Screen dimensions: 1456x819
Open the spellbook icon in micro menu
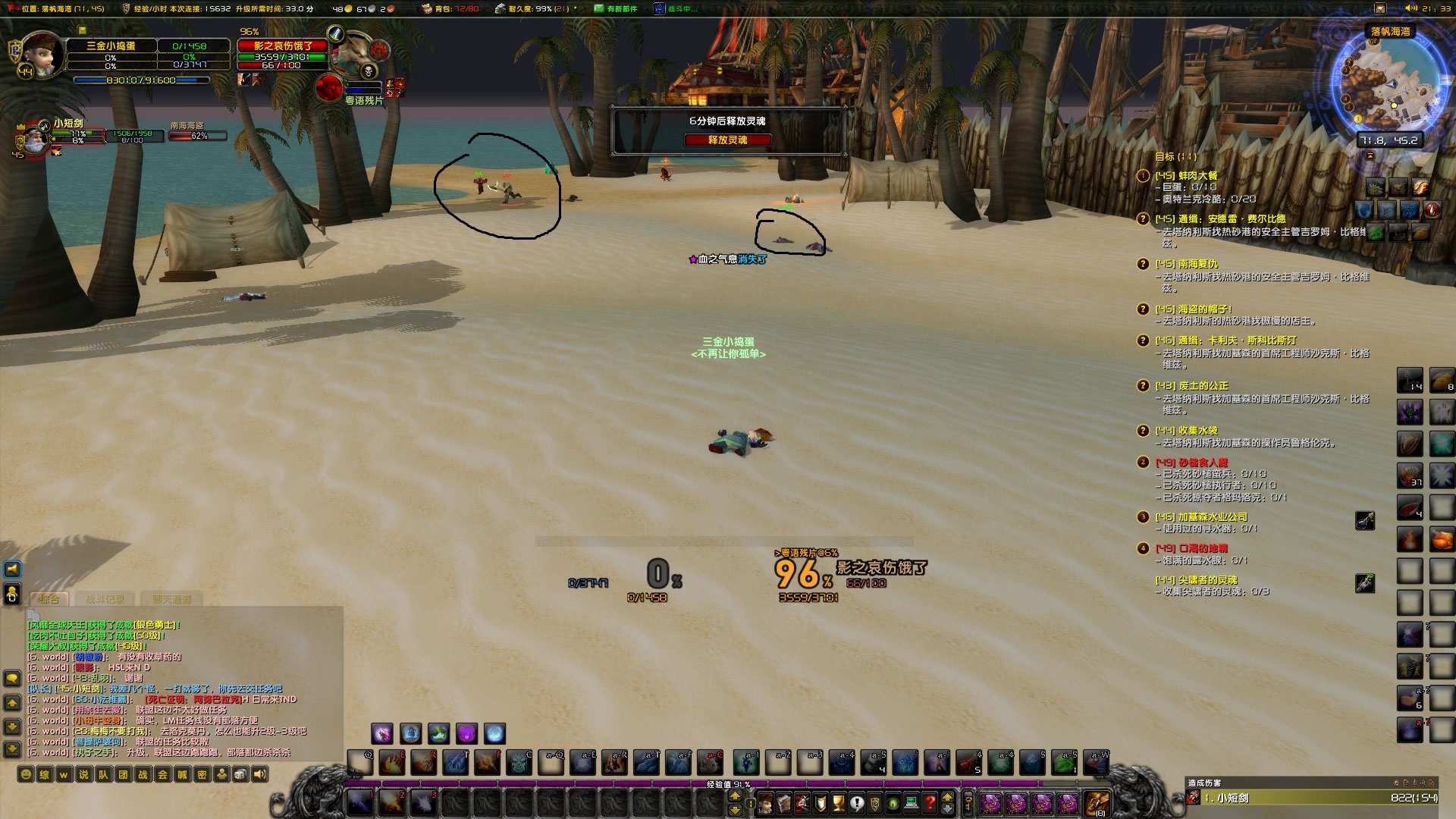point(783,802)
